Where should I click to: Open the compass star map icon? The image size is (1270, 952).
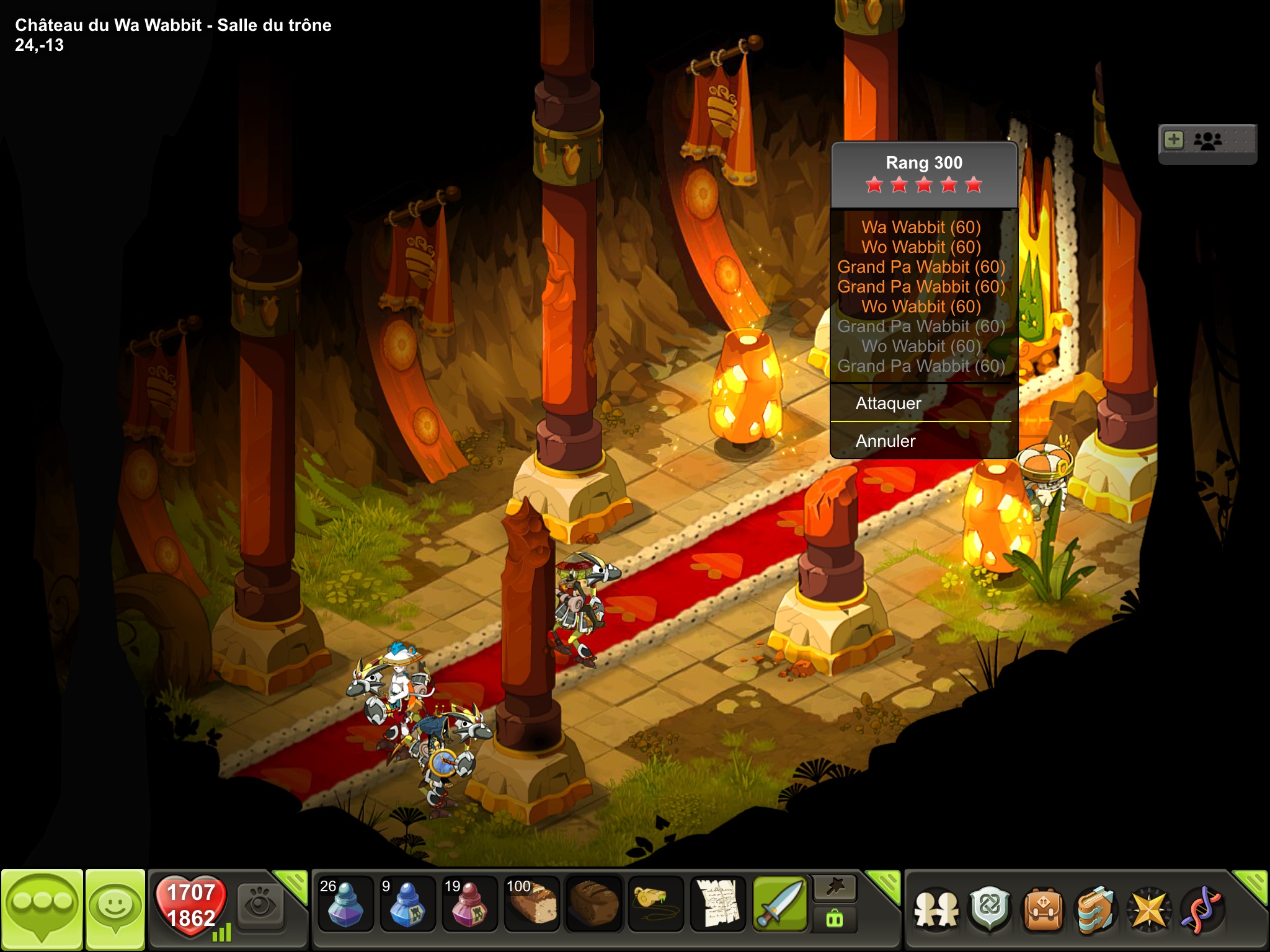click(x=1149, y=910)
